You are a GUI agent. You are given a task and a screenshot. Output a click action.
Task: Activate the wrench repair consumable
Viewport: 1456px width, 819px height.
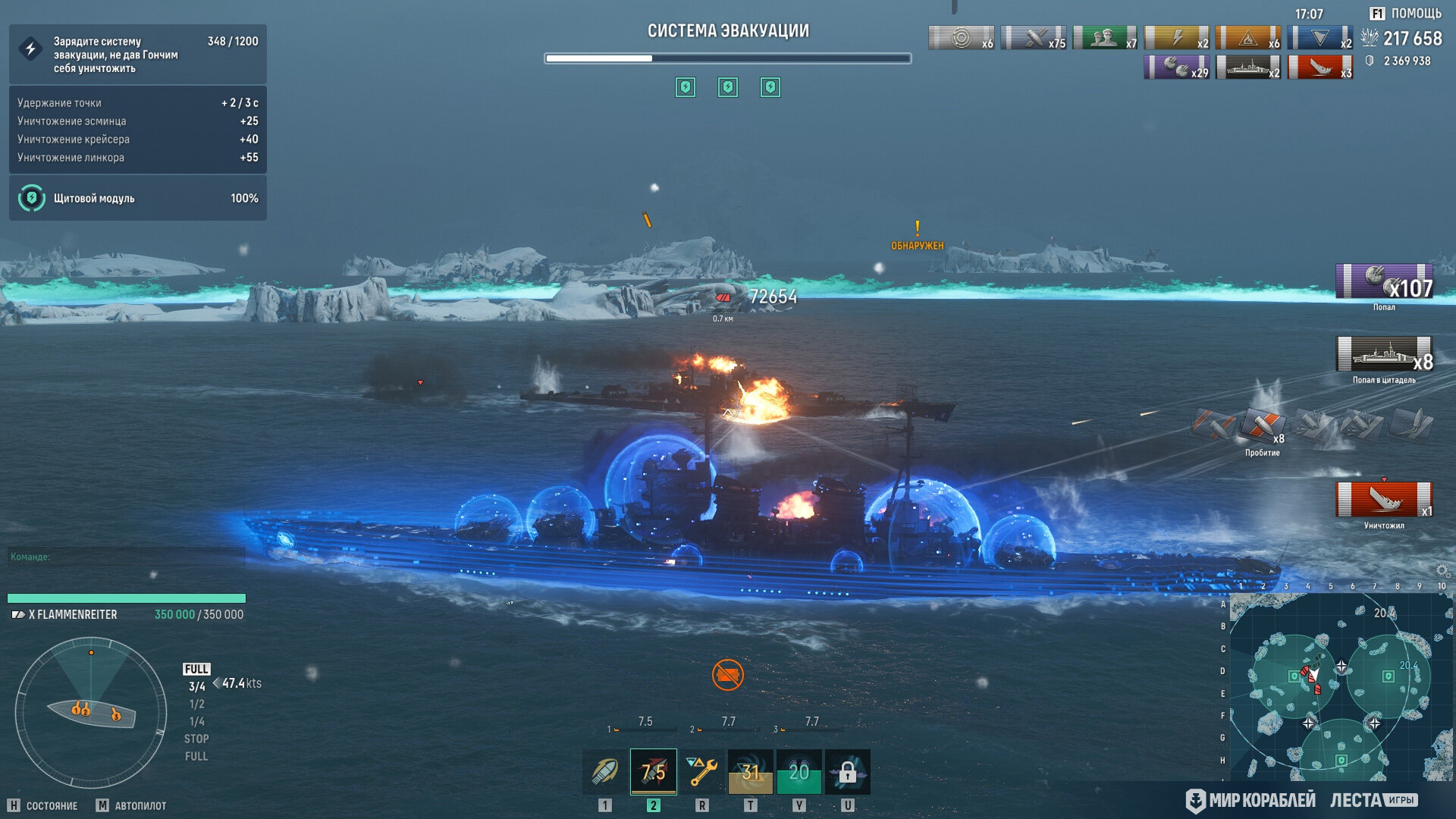[701, 772]
